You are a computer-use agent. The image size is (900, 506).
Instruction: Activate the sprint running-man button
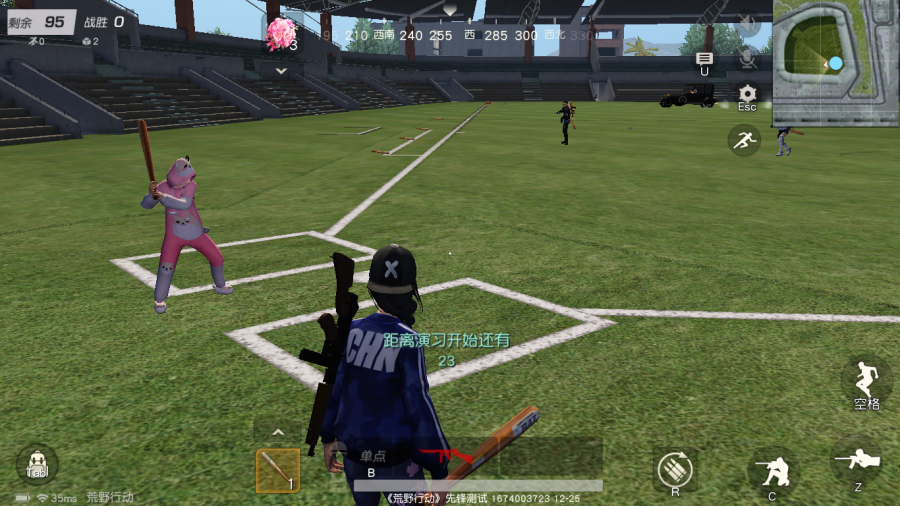click(743, 140)
